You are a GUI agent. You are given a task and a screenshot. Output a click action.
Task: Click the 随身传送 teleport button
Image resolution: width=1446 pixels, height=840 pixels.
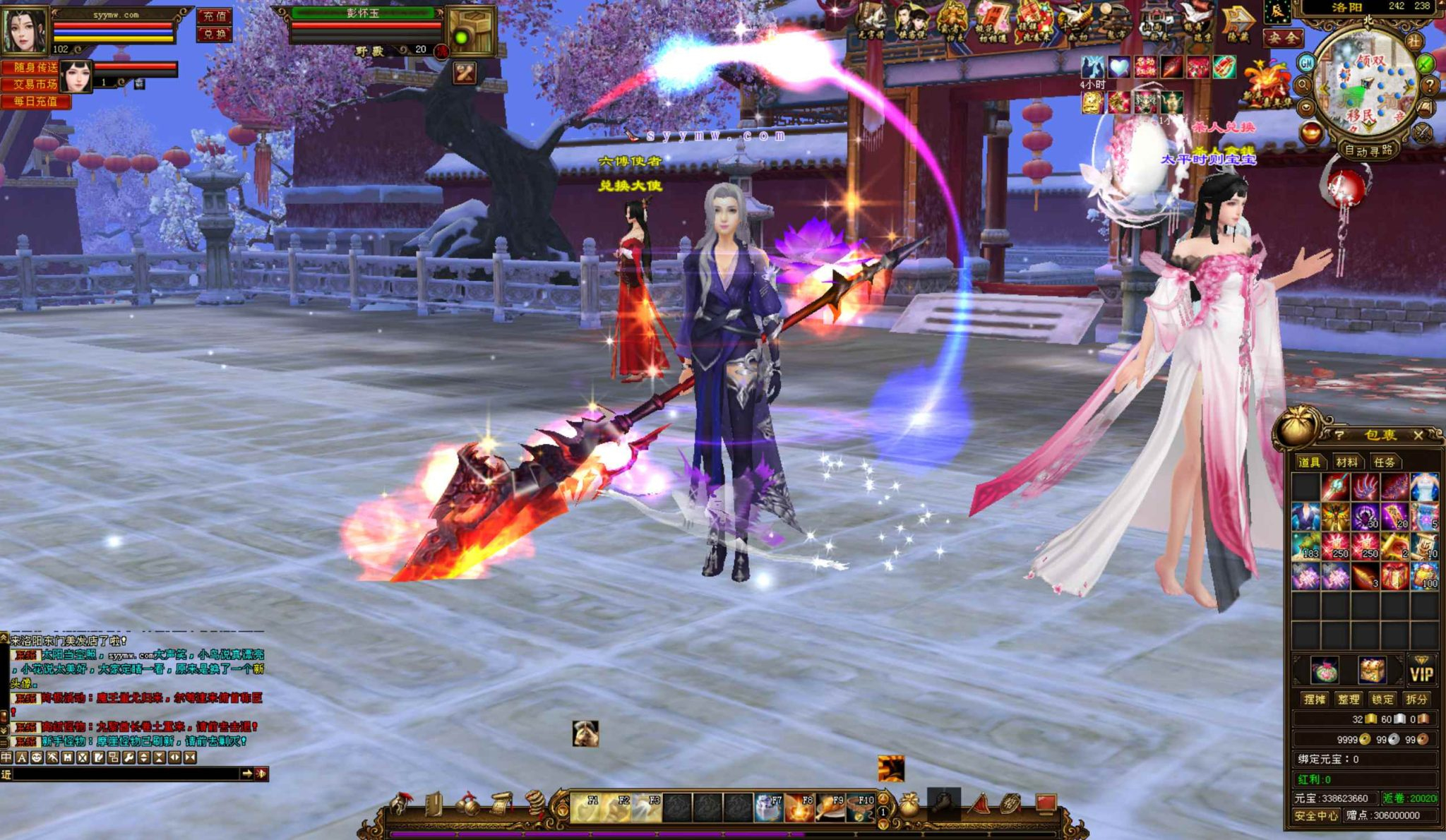tap(35, 68)
